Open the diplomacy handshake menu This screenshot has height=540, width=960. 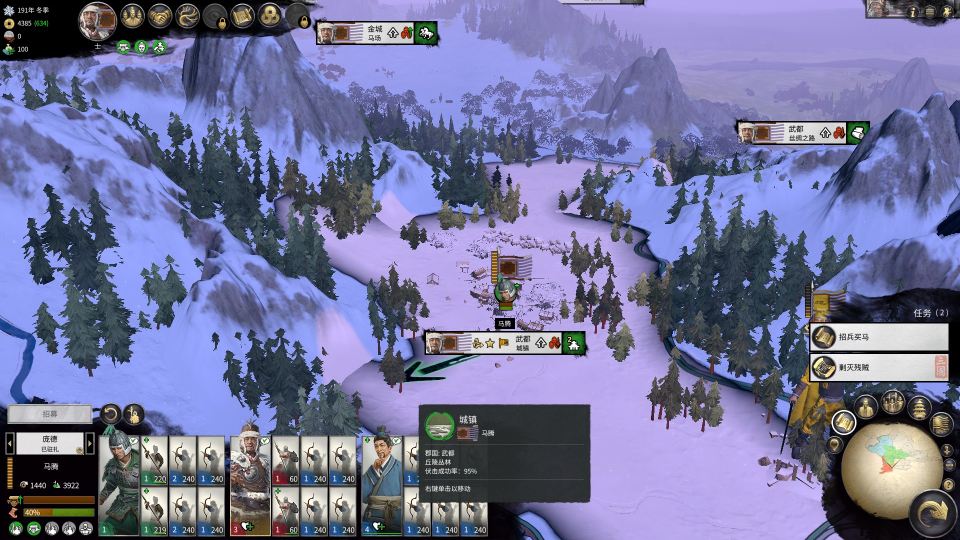pos(160,16)
